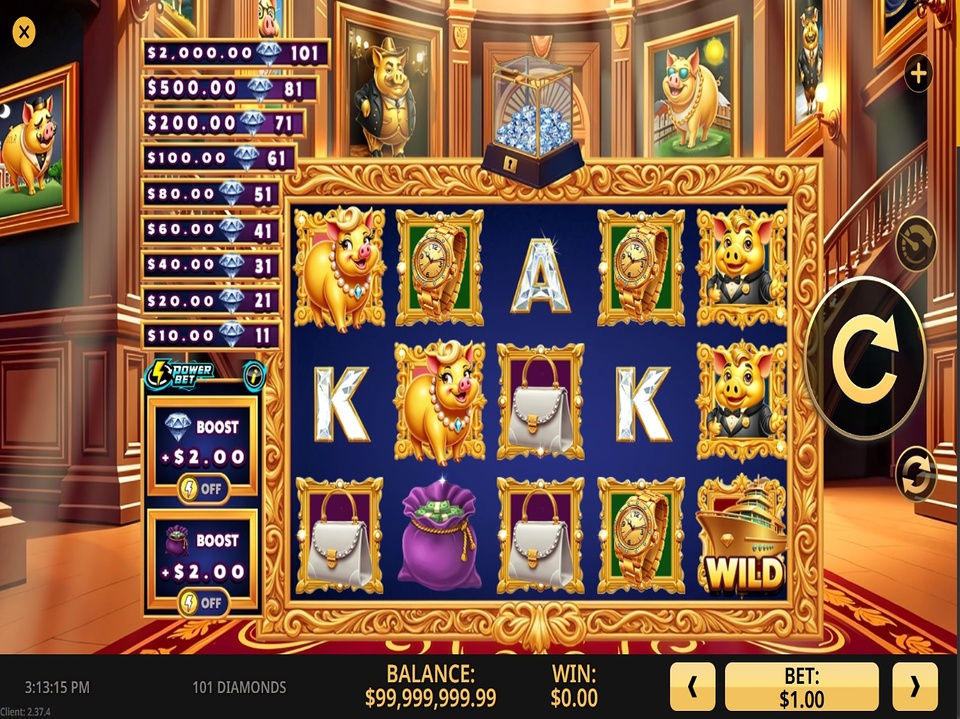Activate the autoplay button below spin
The width and height of the screenshot is (960, 719).
pyautogui.click(x=916, y=472)
